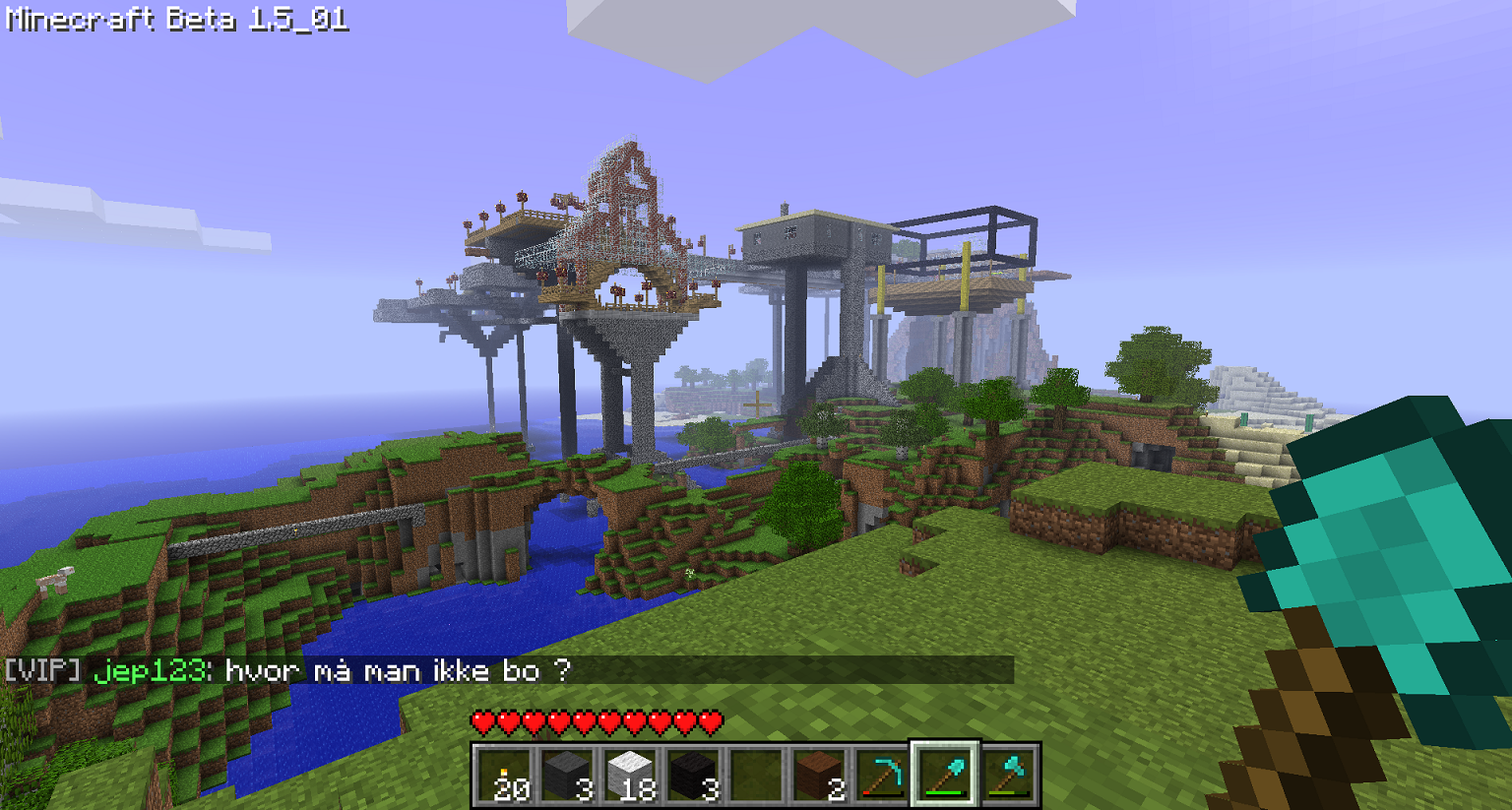Equip the diamond axe from the hotbar

(1008, 775)
